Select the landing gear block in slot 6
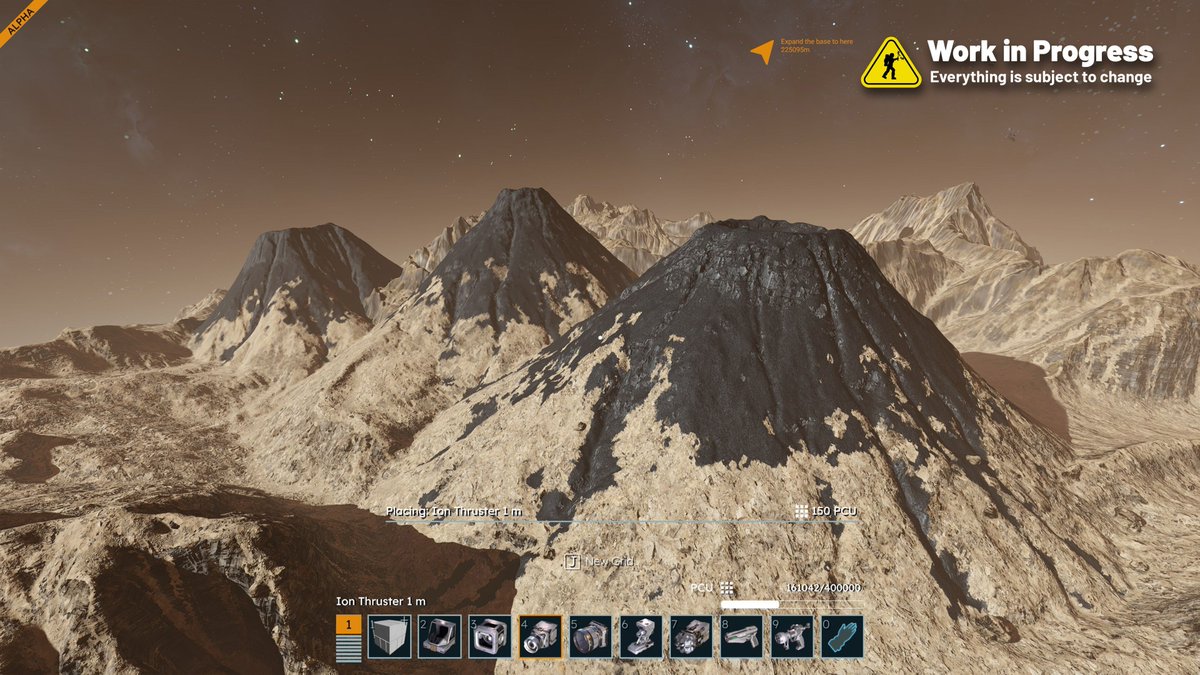 (641, 637)
